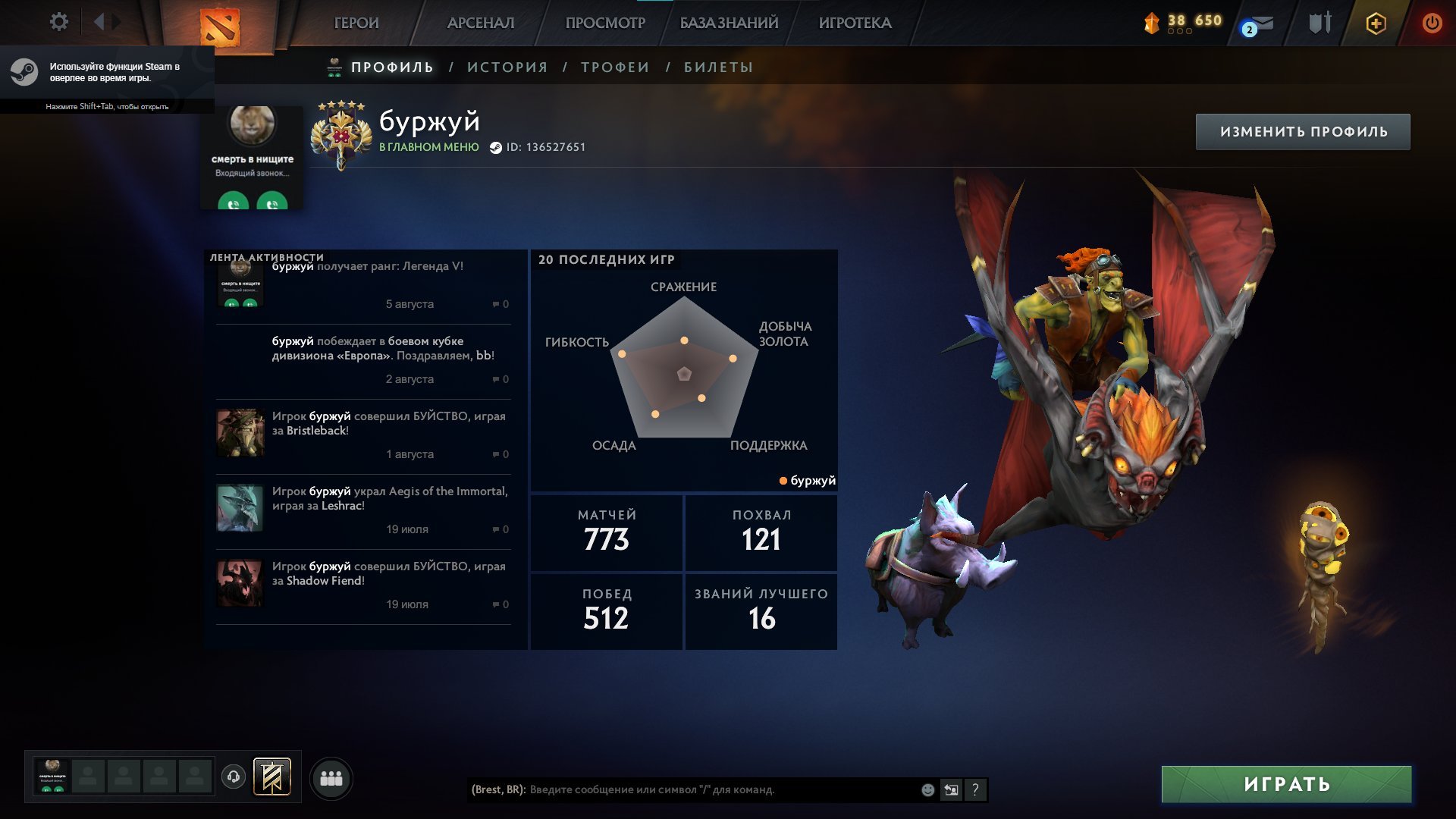Click the lion profile avatar thumbnail
The image size is (1456, 819).
point(253,126)
